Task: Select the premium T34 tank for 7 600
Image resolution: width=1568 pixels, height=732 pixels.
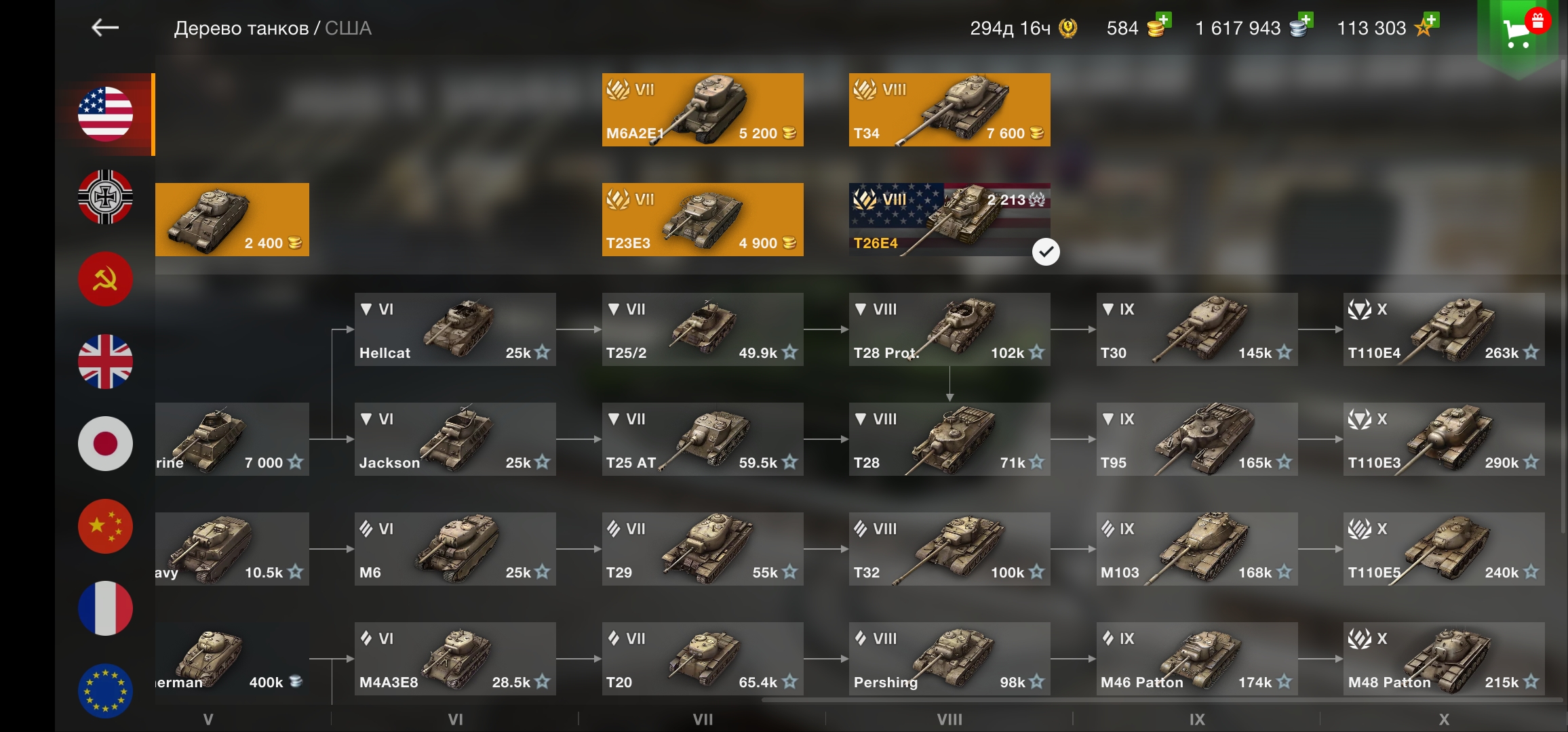Action: (949, 110)
